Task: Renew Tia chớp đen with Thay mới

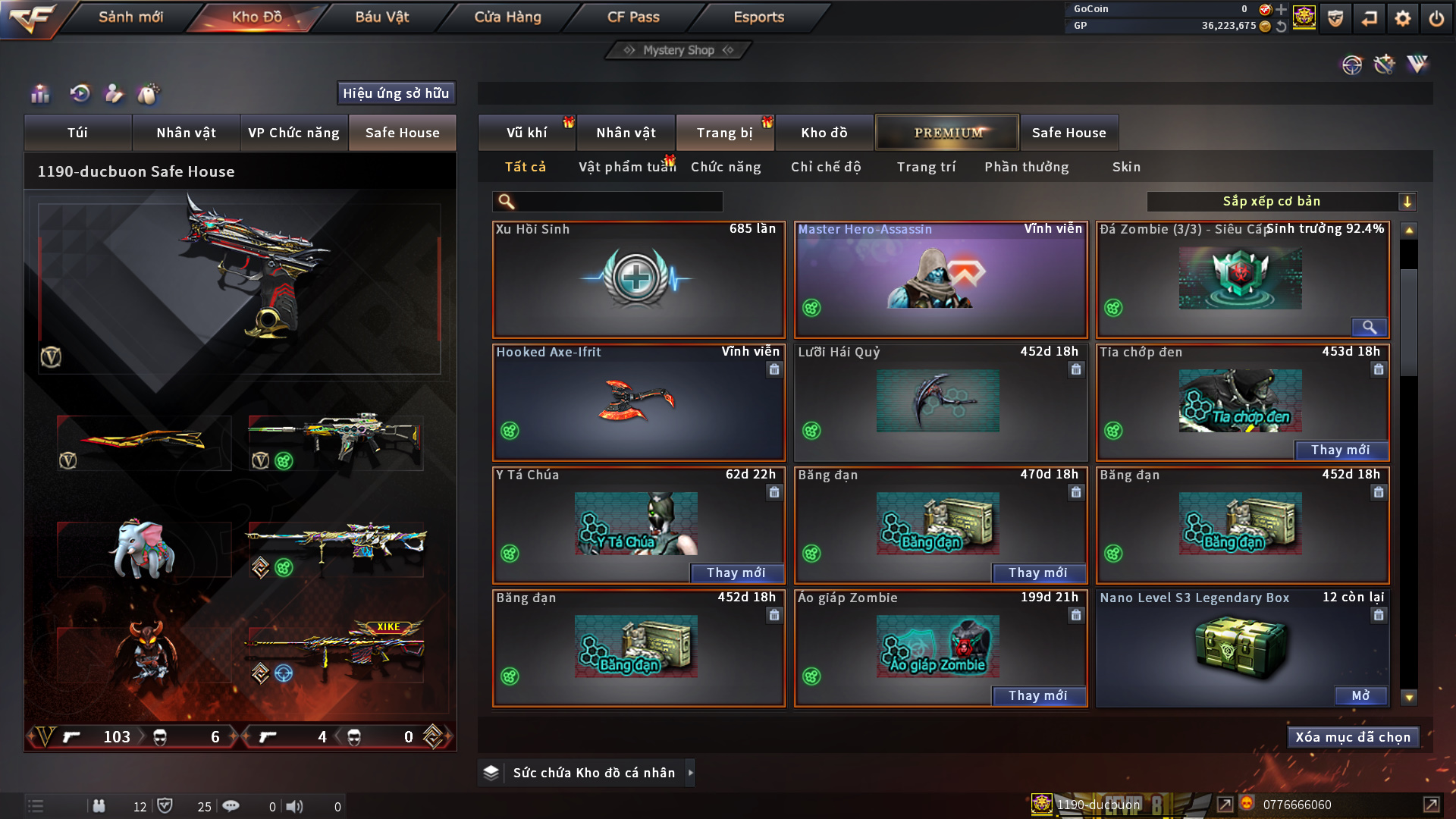Action: 1340,450
